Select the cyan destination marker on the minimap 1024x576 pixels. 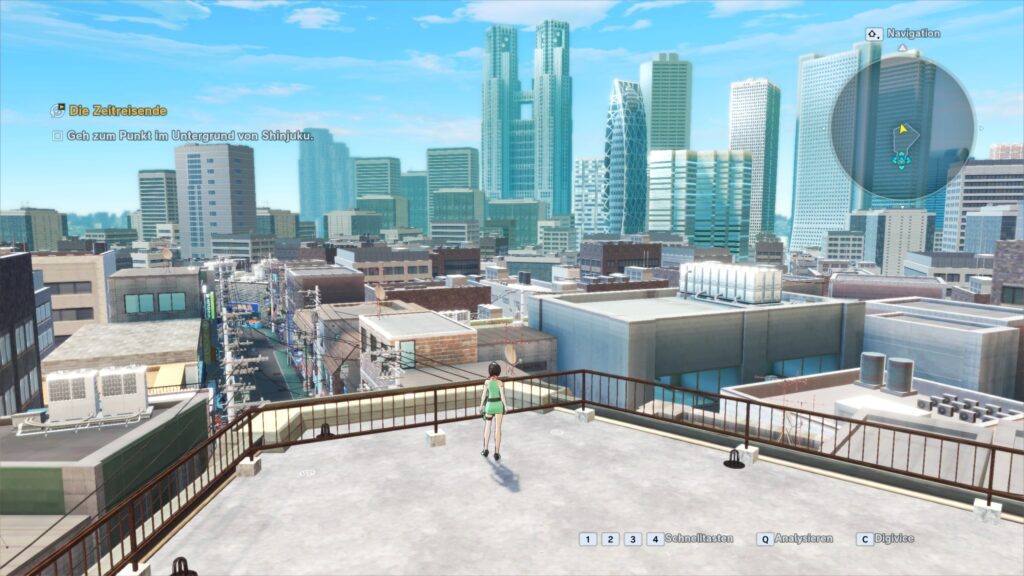click(901, 158)
